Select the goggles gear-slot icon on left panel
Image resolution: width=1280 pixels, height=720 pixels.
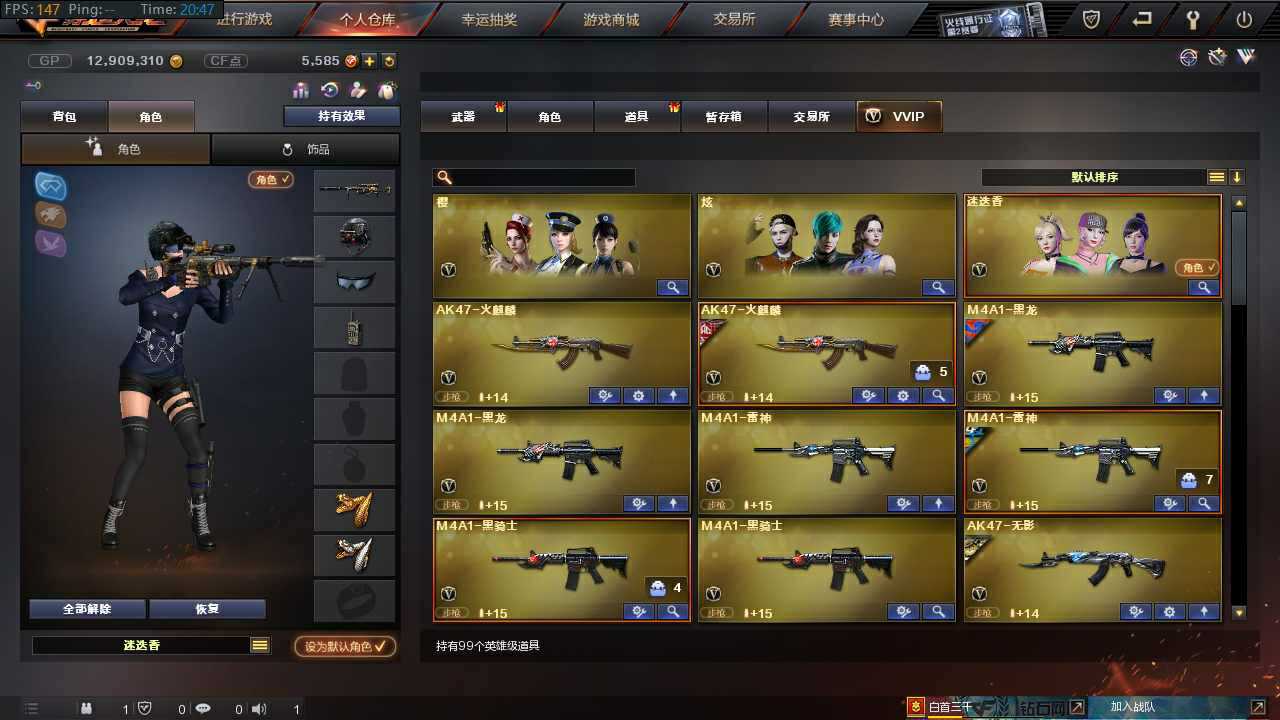50,186
